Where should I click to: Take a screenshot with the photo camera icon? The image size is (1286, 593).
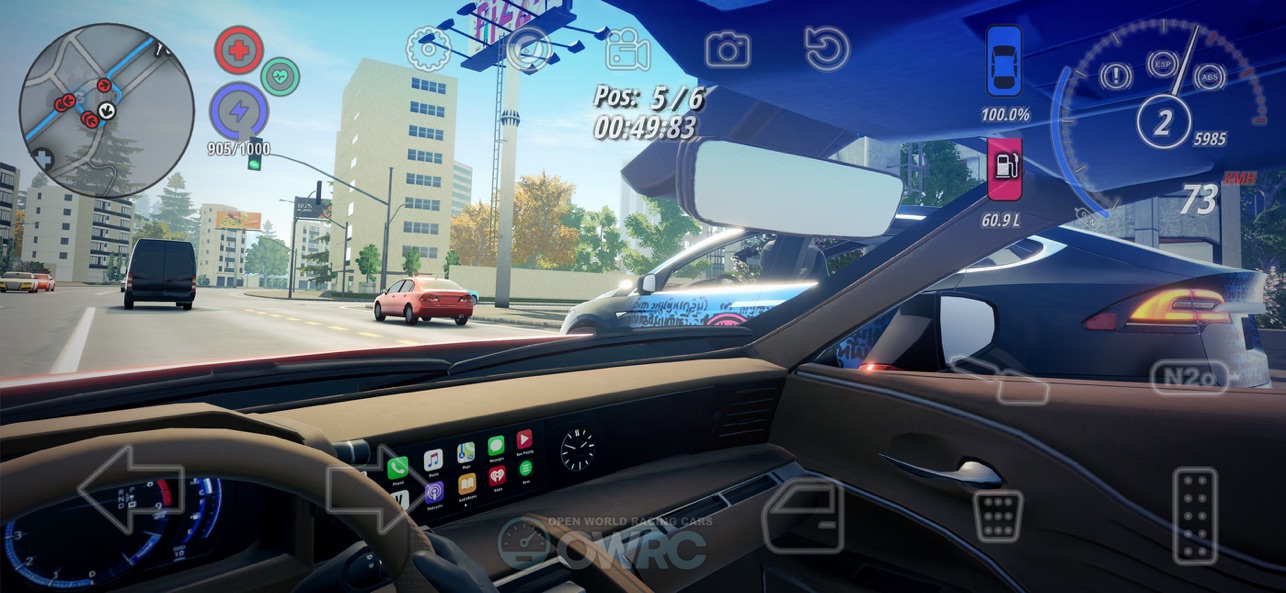tap(727, 49)
